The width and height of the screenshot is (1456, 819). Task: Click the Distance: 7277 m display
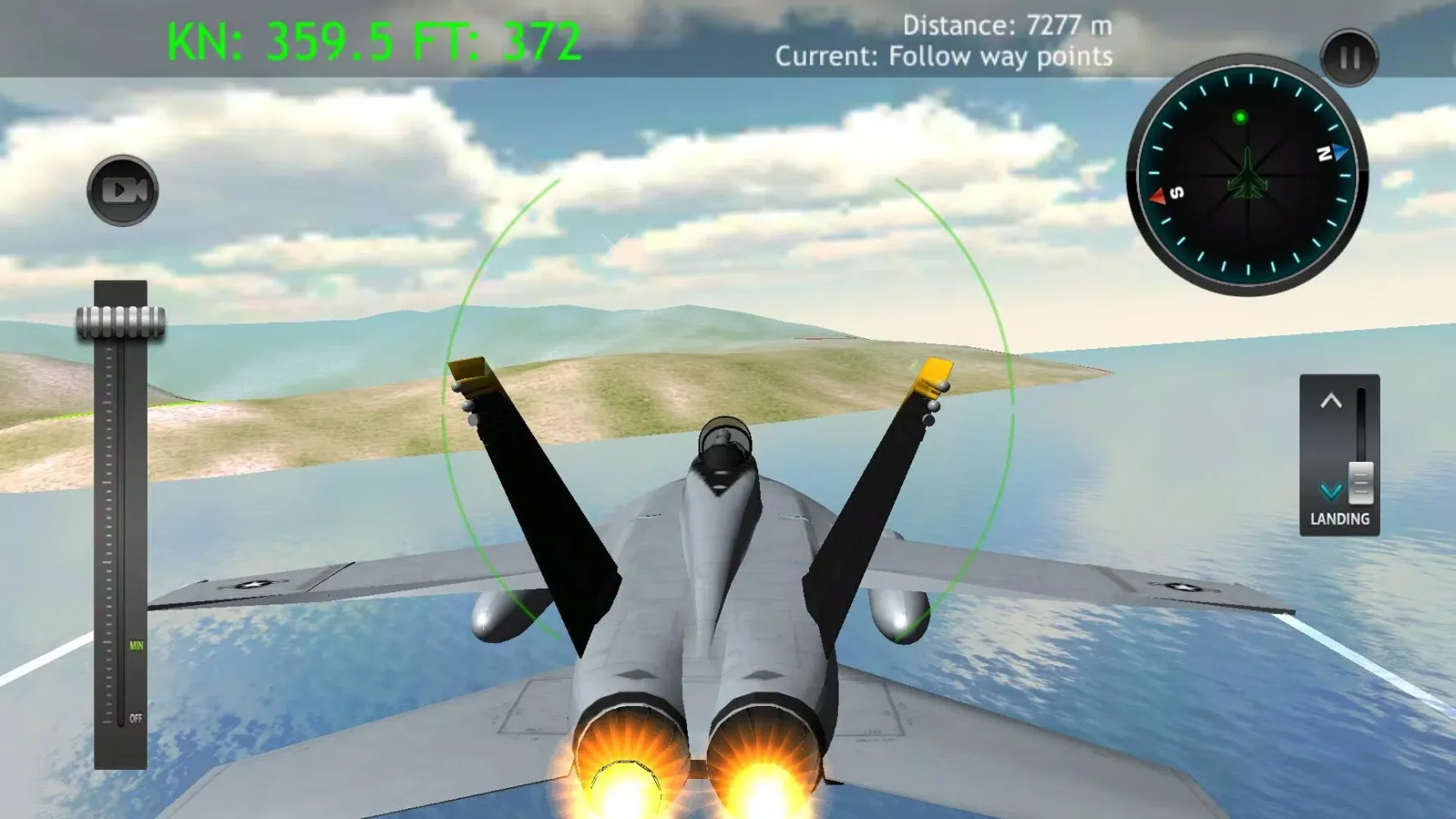click(1006, 24)
